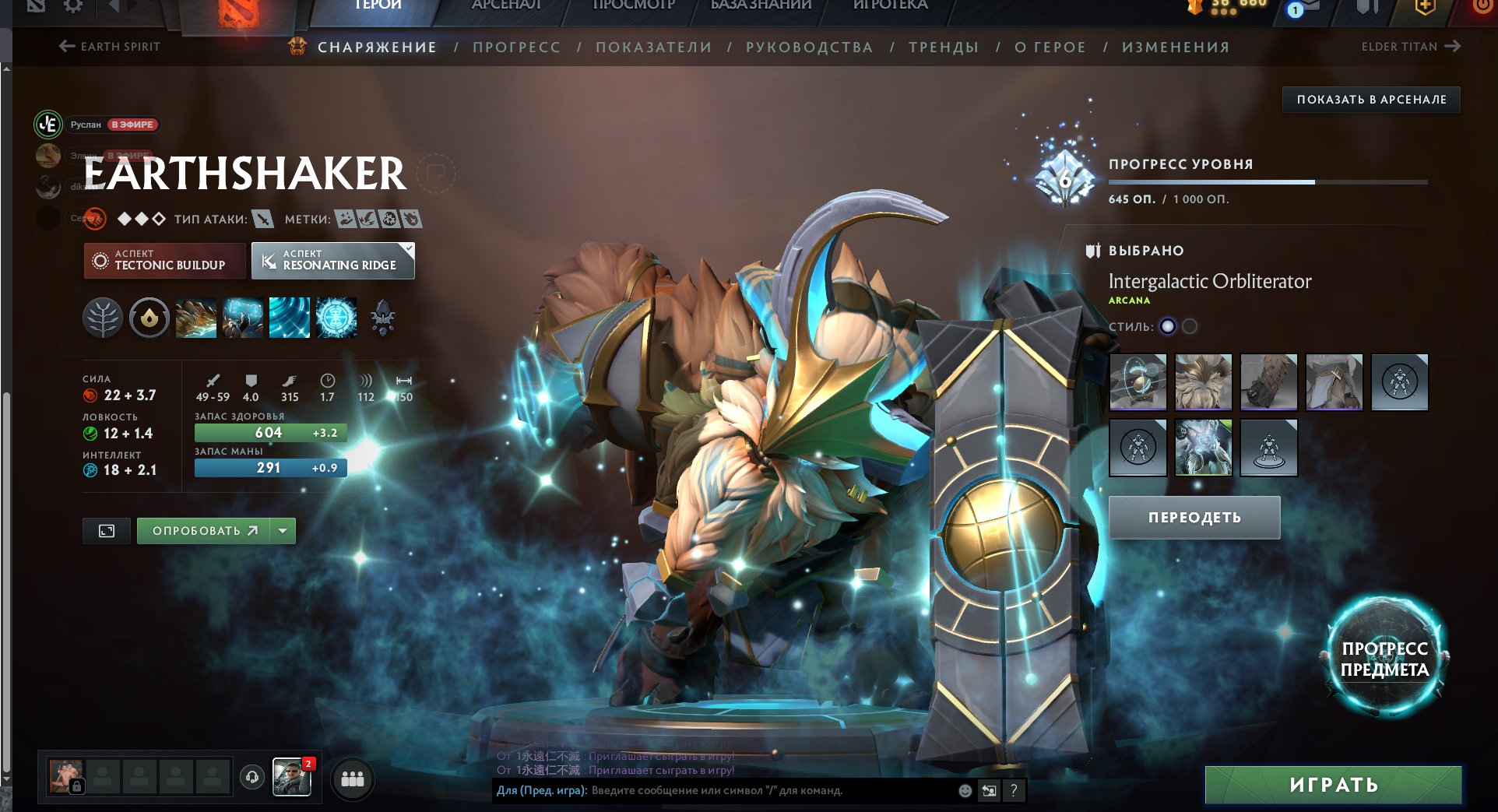
Task: Select the second Arcana style option
Action: tap(1189, 327)
